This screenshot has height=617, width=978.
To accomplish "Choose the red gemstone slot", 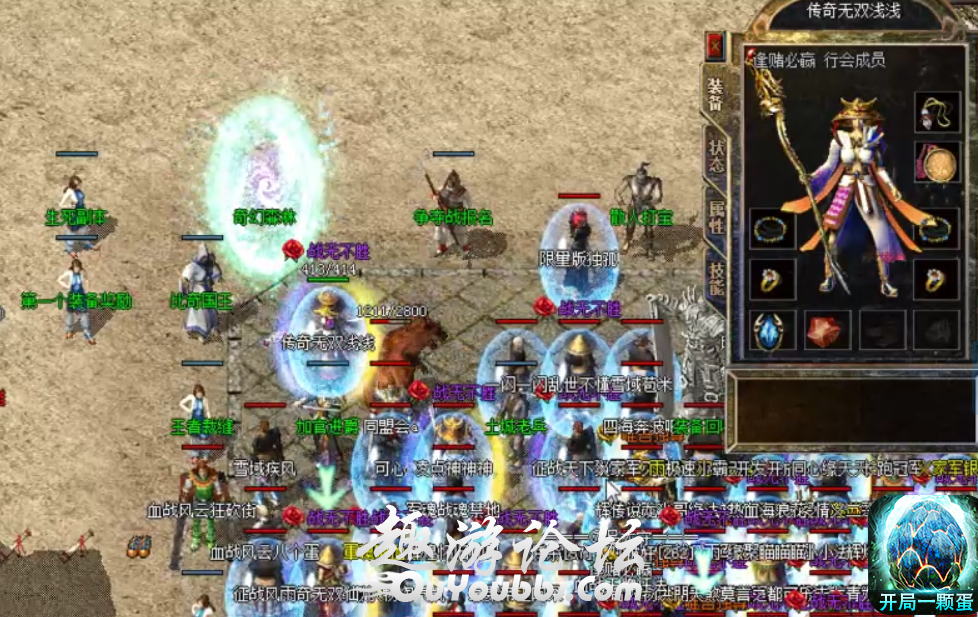I will coord(826,331).
